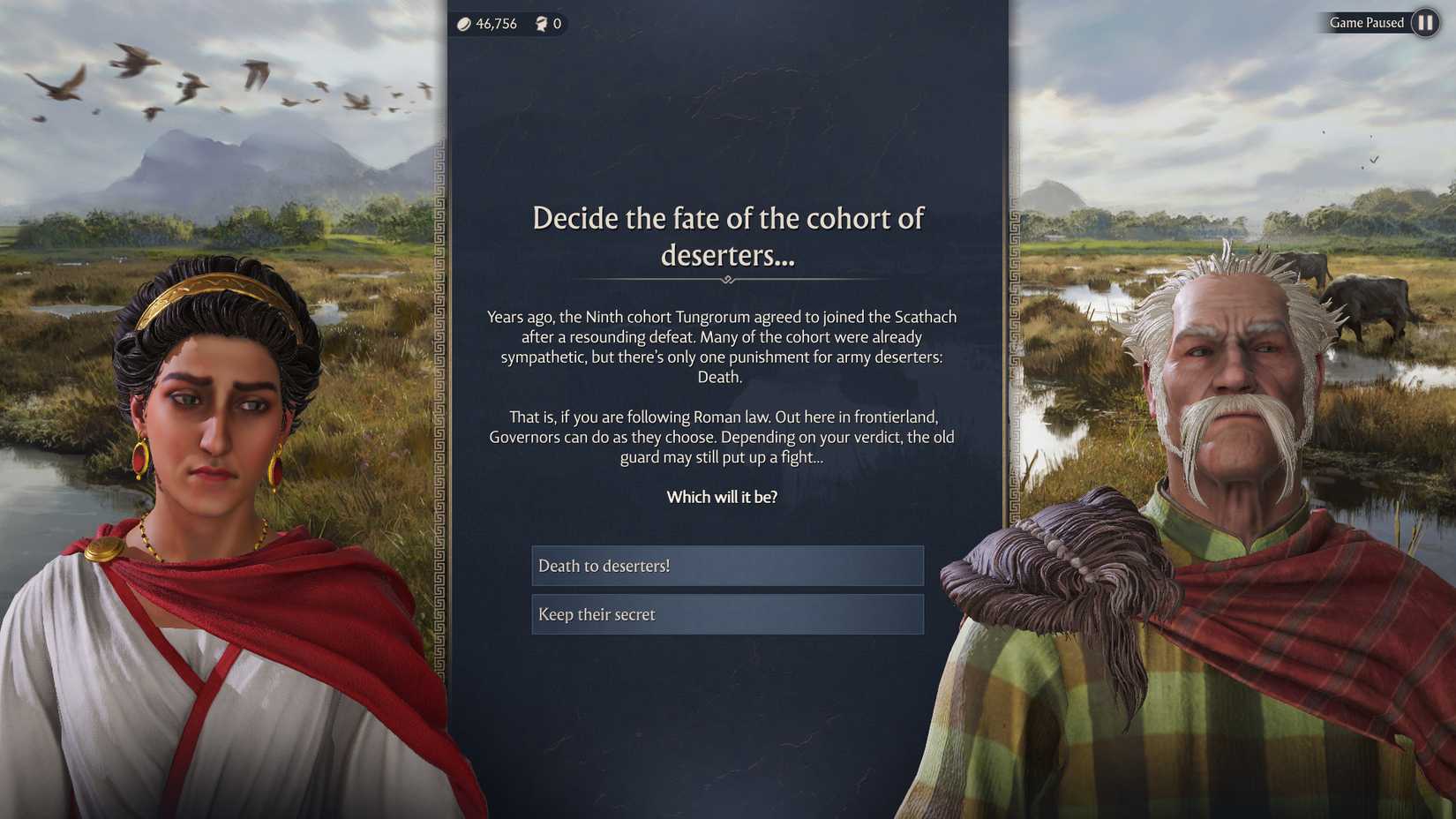Expand the event description text area
This screenshot has width=1456, height=819.
pyautogui.click(x=722, y=388)
